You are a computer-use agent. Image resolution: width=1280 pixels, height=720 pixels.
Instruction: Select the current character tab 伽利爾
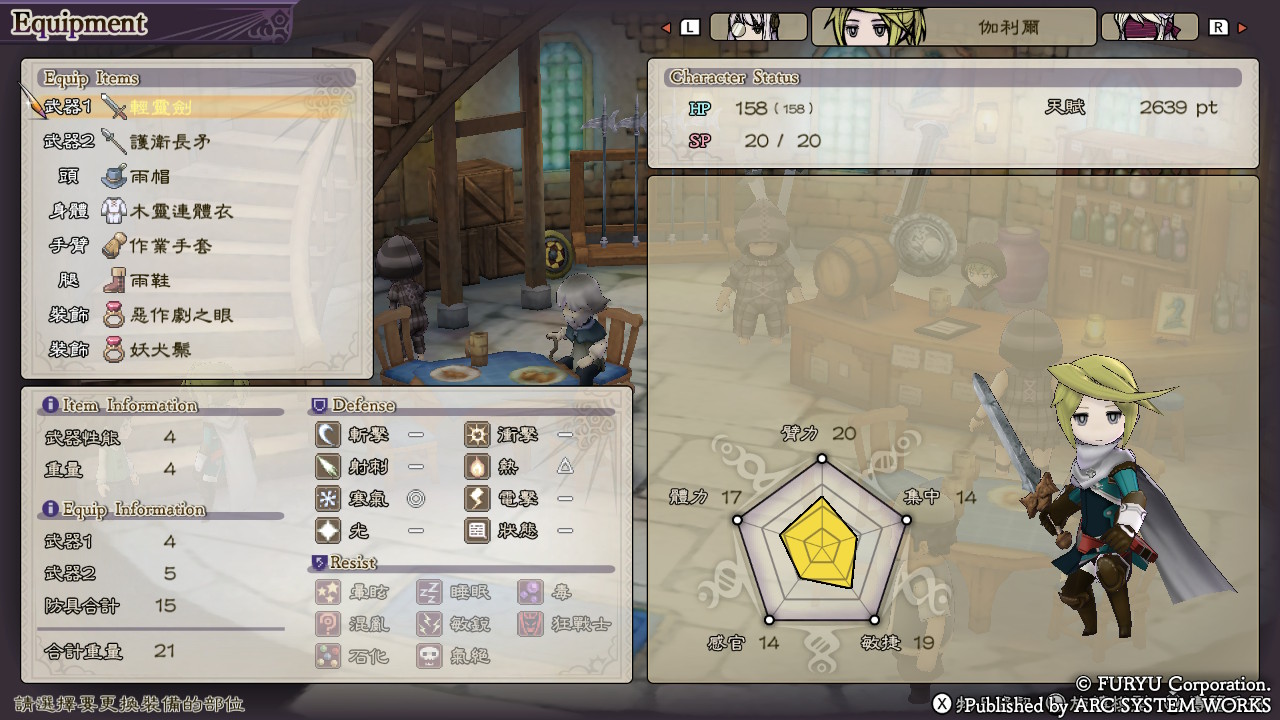click(x=953, y=27)
